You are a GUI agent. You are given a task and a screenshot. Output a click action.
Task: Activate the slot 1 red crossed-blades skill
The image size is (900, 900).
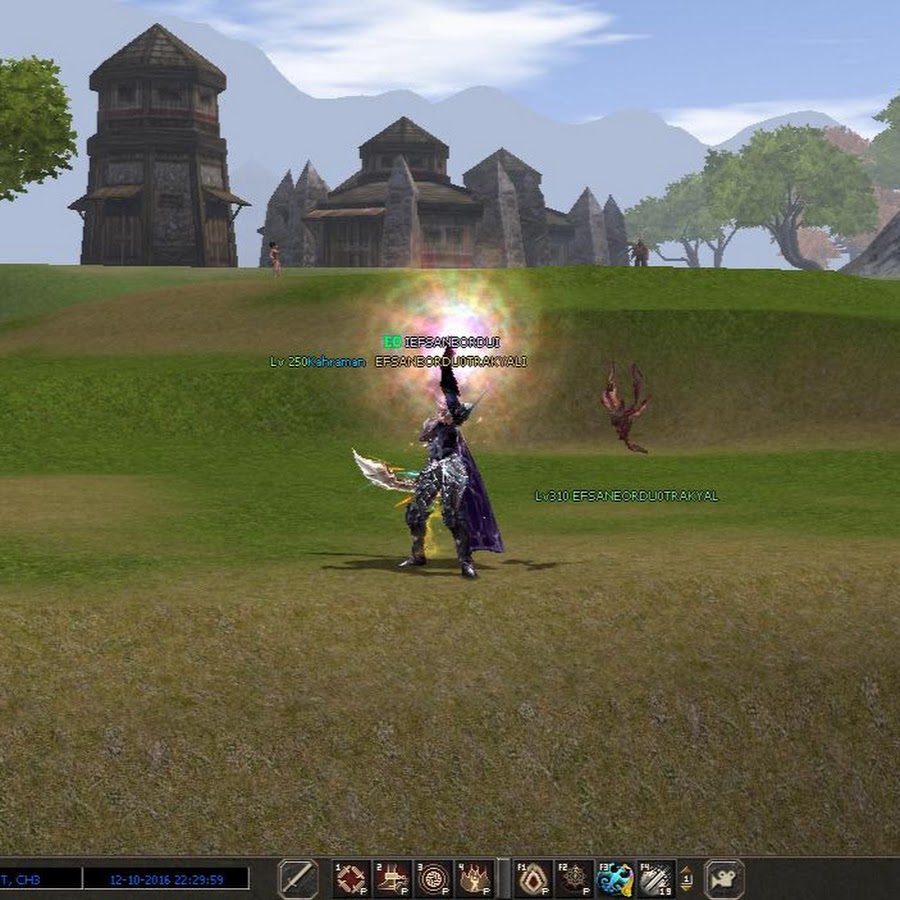(352, 879)
